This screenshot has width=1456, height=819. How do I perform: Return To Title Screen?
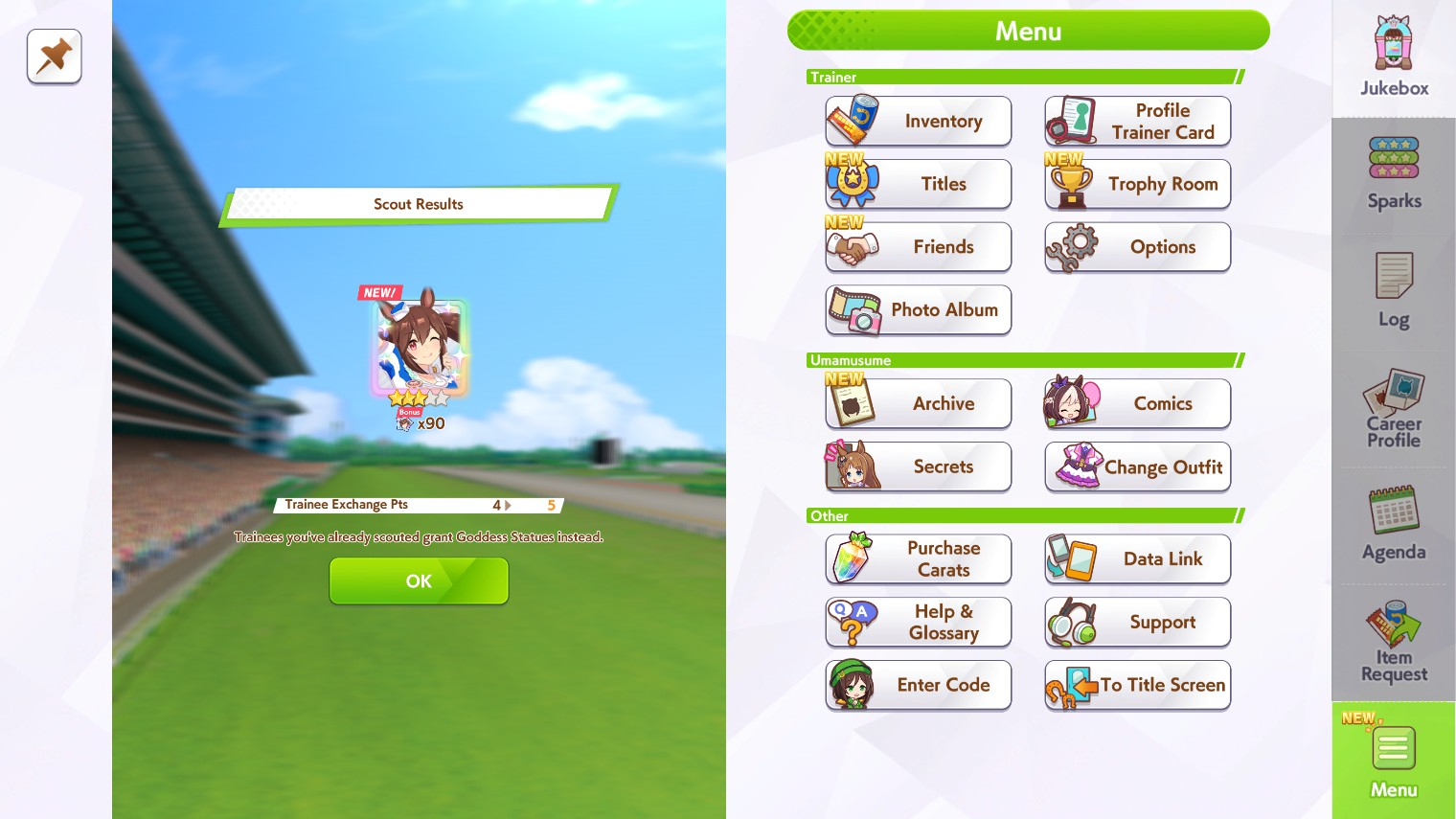(1137, 685)
